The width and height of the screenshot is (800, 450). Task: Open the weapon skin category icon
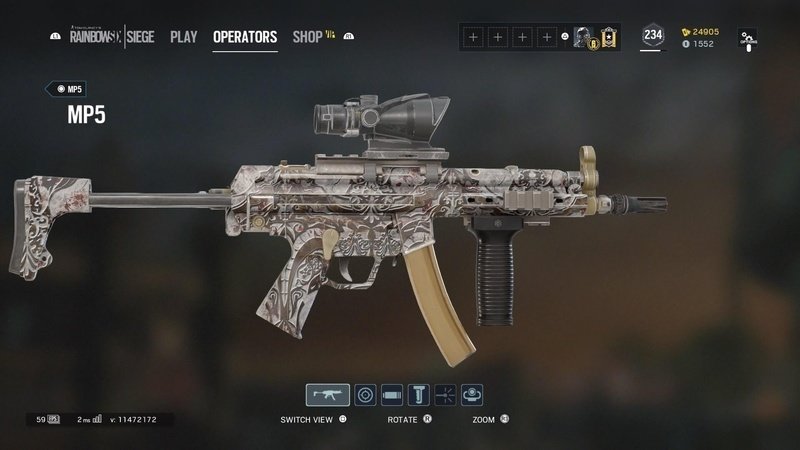472,395
